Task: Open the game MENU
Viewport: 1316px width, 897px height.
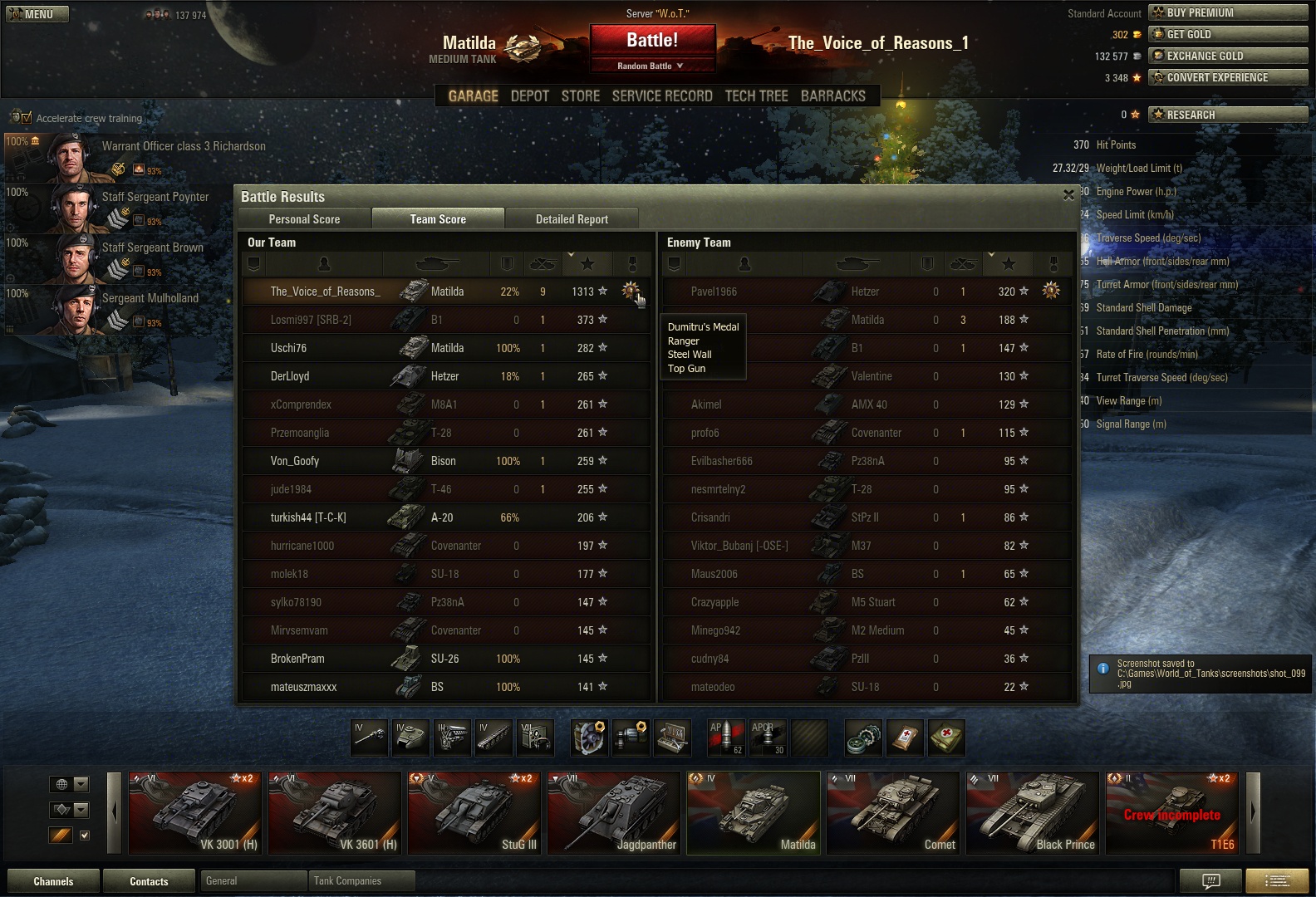Action: [x=37, y=14]
